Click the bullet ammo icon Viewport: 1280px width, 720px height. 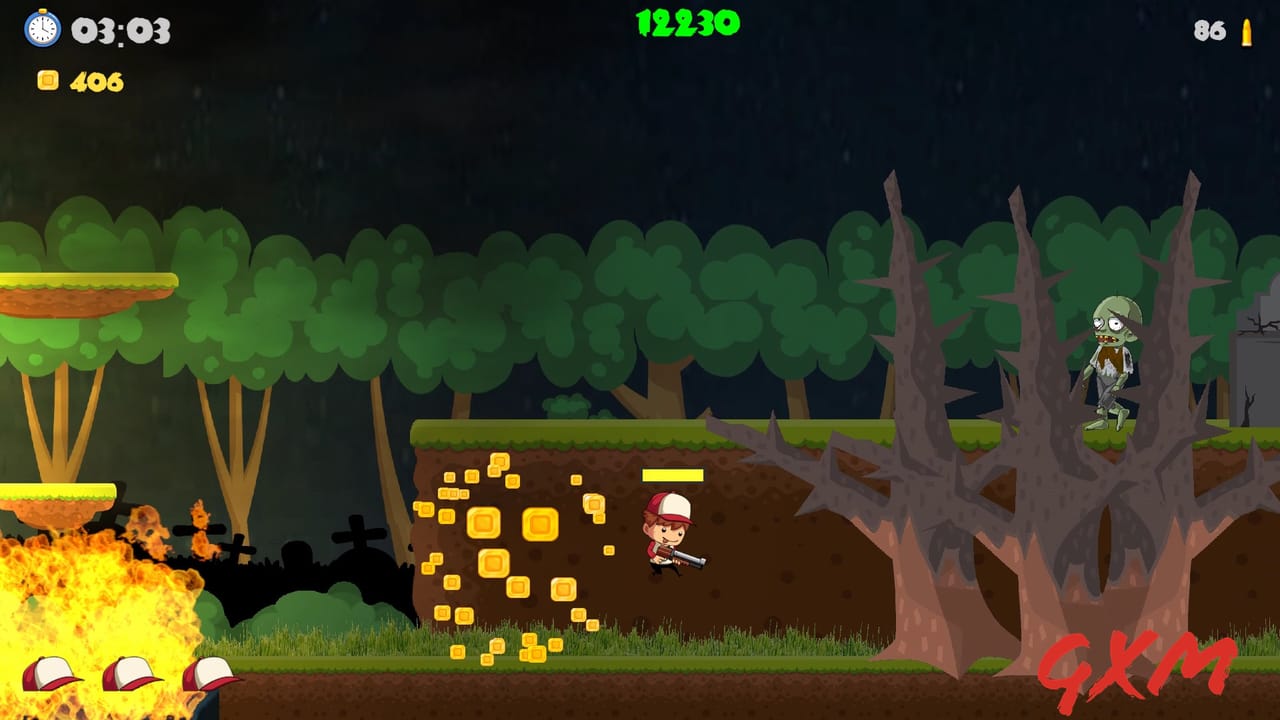click(1245, 32)
